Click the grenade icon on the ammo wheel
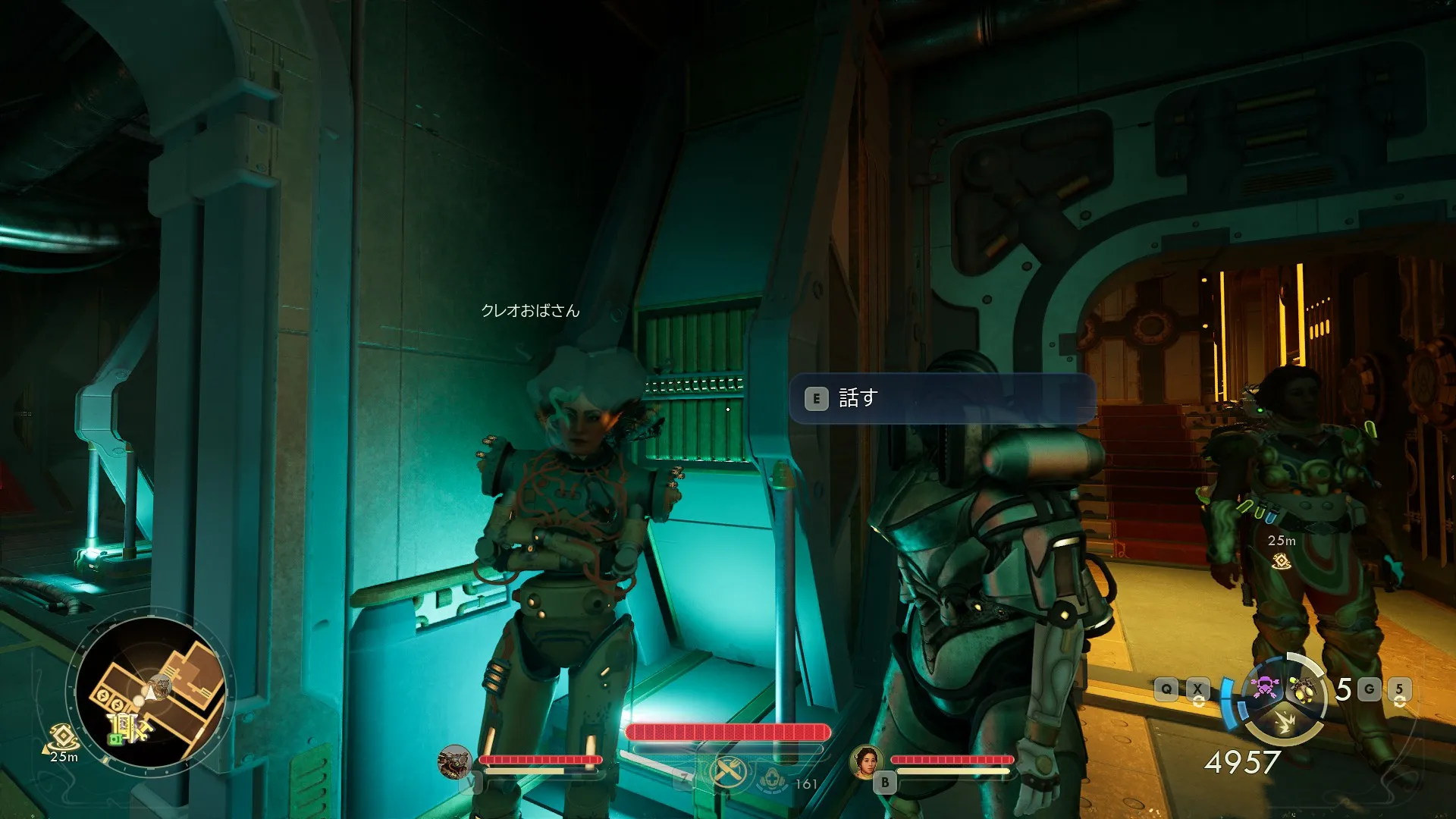Screen dimensions: 1456x819 tap(1304, 689)
